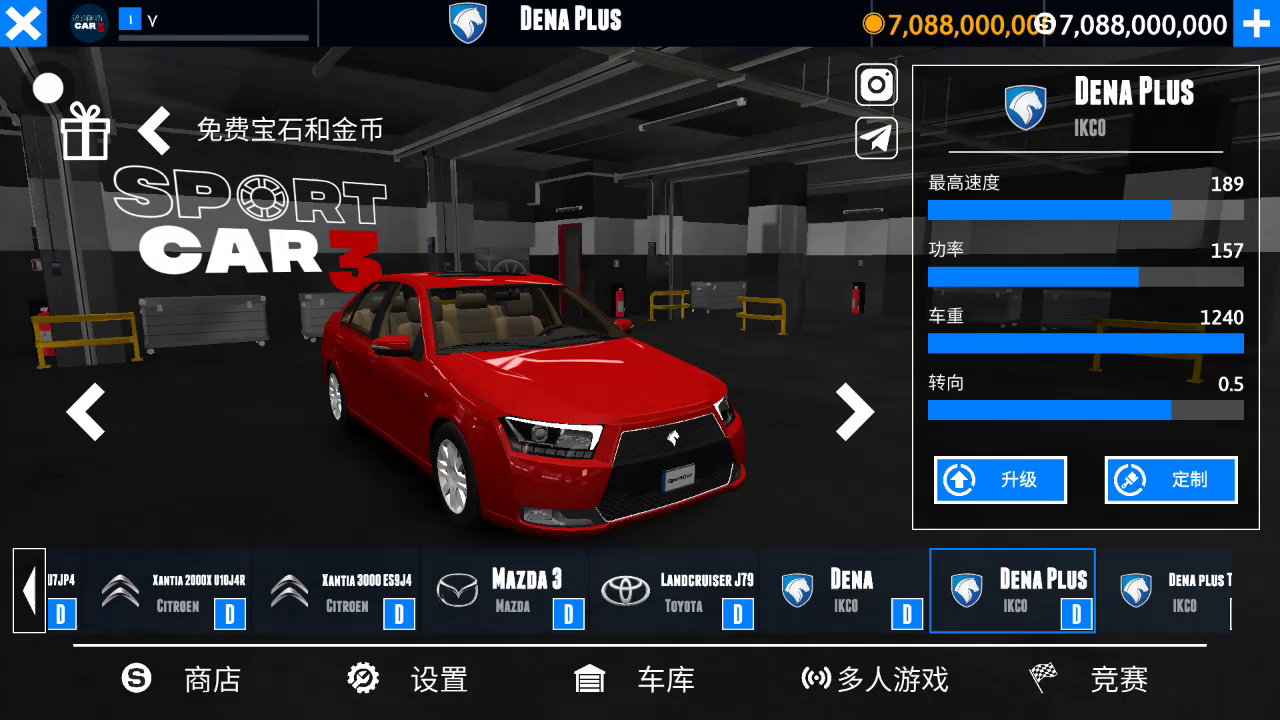Select the IKCO Dena car tile

point(844,591)
